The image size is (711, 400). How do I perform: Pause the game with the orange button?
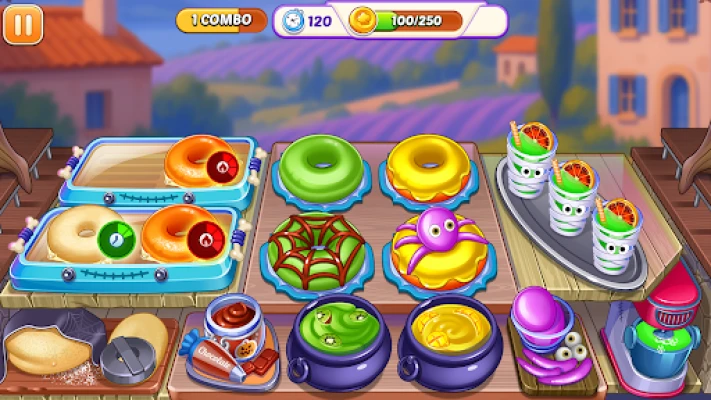coord(23,23)
